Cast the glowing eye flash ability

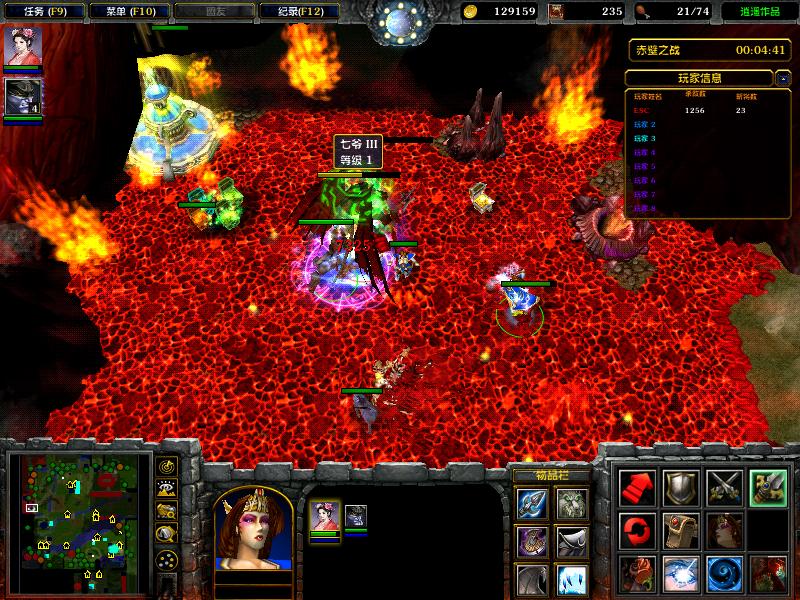pyautogui.click(x=681, y=574)
